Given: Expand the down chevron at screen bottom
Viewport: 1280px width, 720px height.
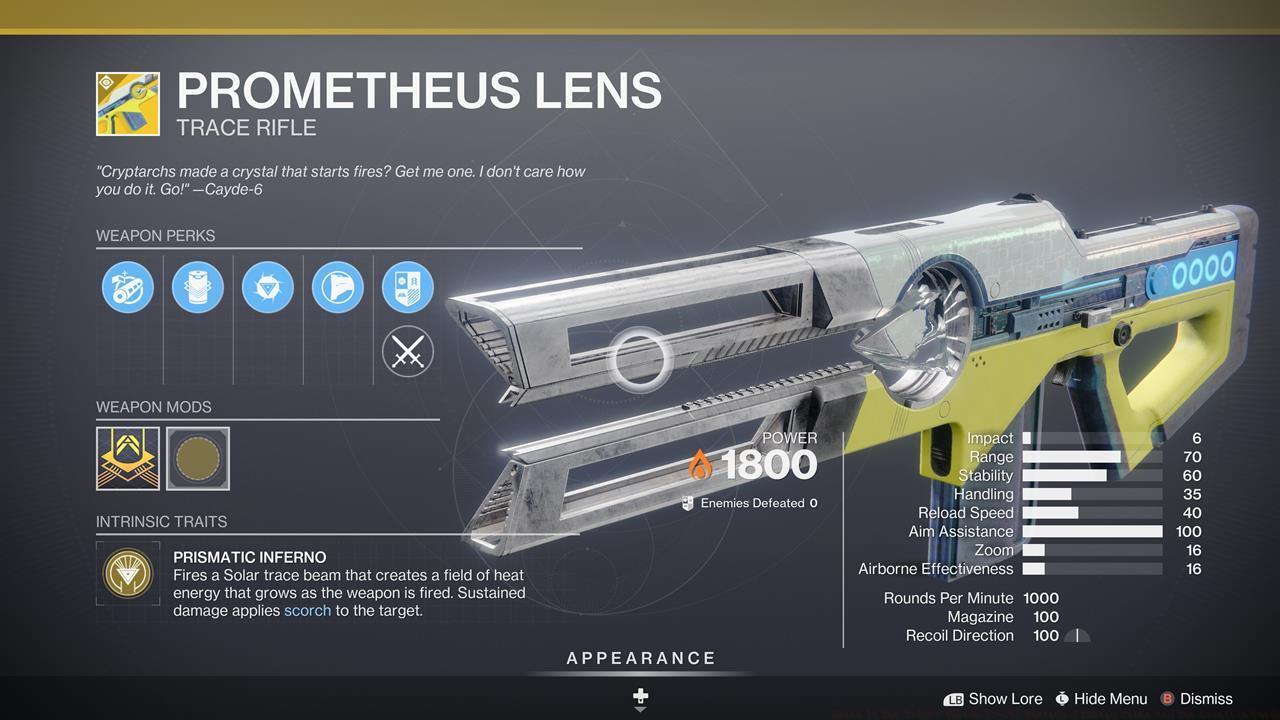Looking at the screenshot, I should click(640, 711).
